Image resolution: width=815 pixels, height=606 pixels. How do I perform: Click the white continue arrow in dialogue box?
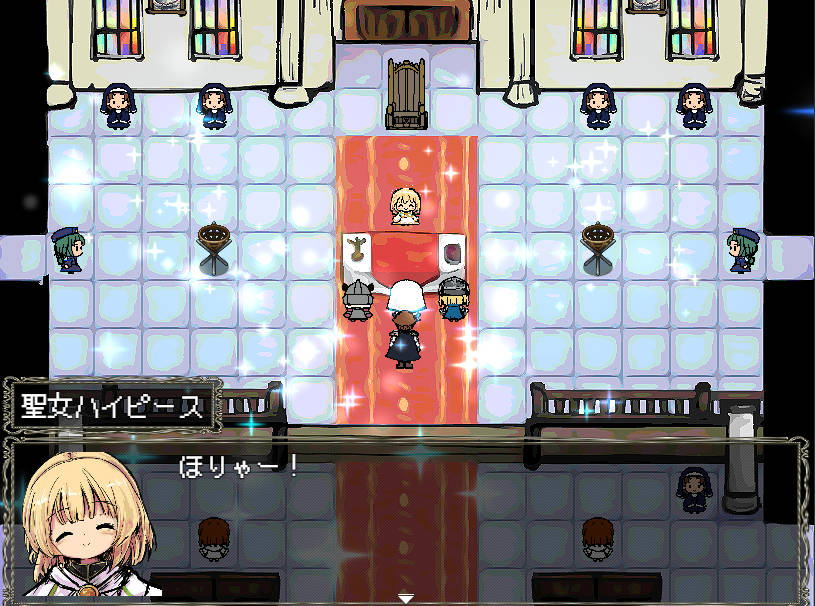406,598
